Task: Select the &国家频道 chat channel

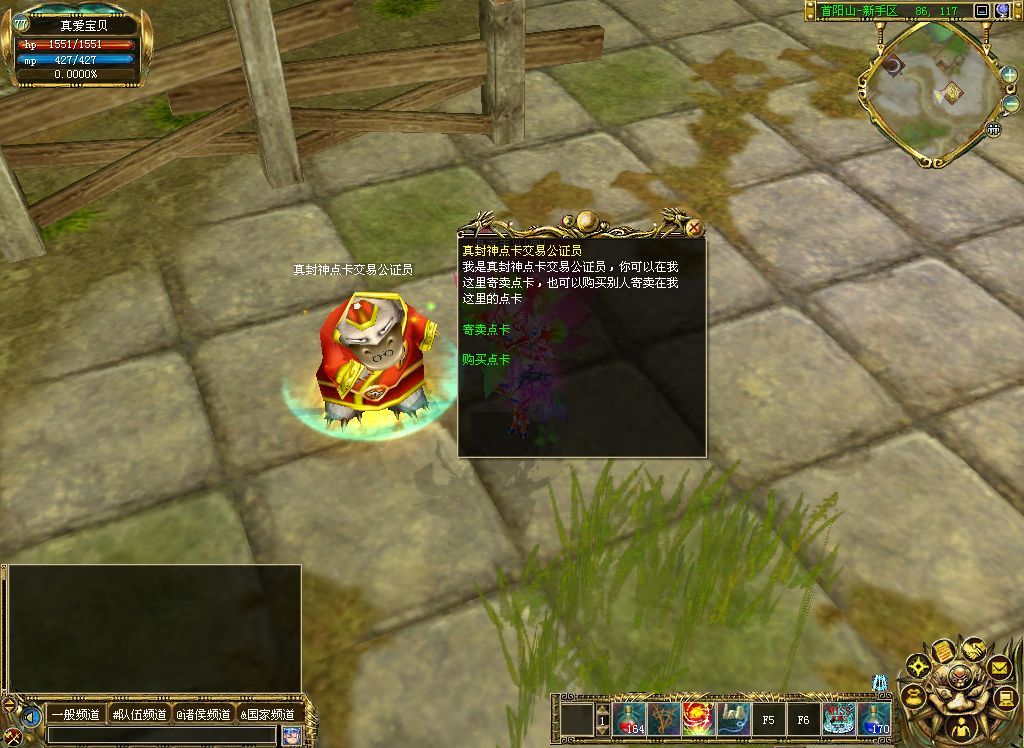Action: 267,714
